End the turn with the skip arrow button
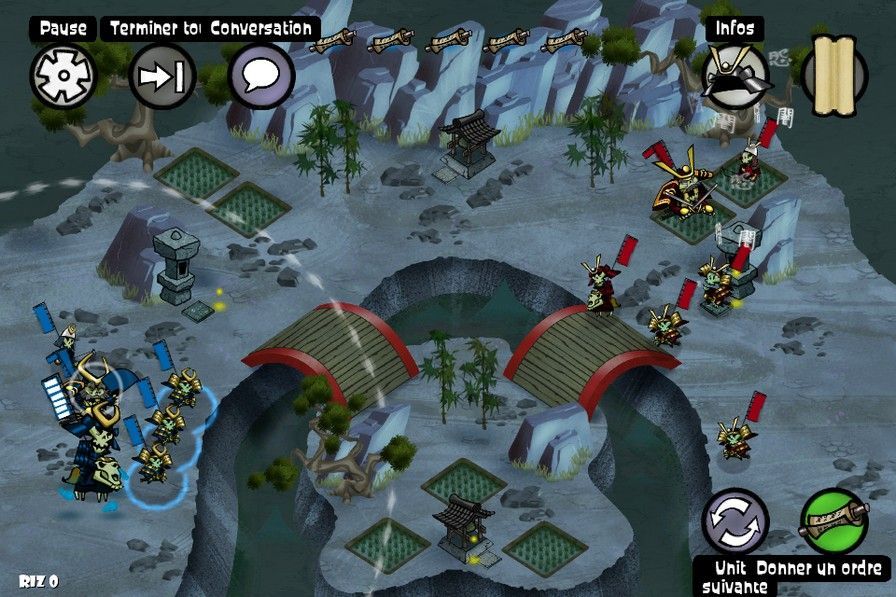 pyautogui.click(x=162, y=76)
